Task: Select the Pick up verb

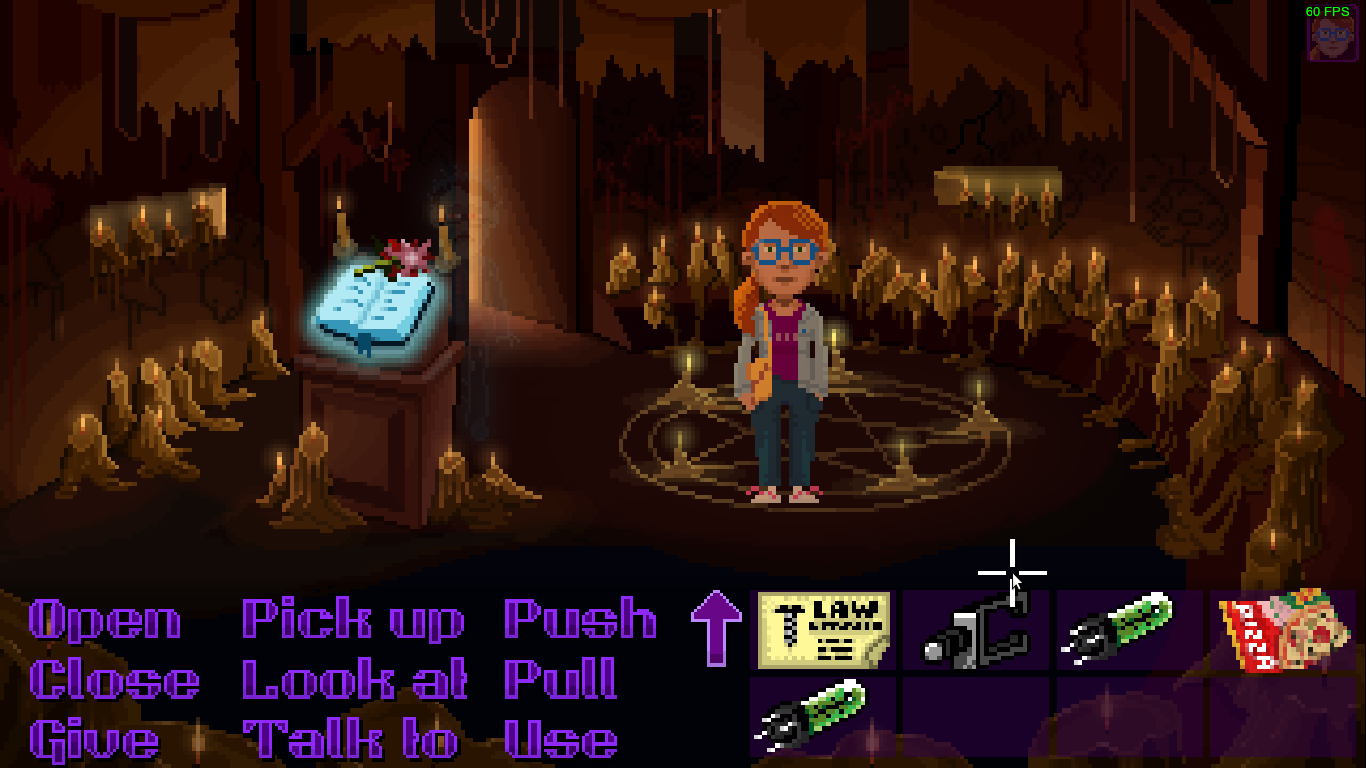Action: [x=353, y=621]
